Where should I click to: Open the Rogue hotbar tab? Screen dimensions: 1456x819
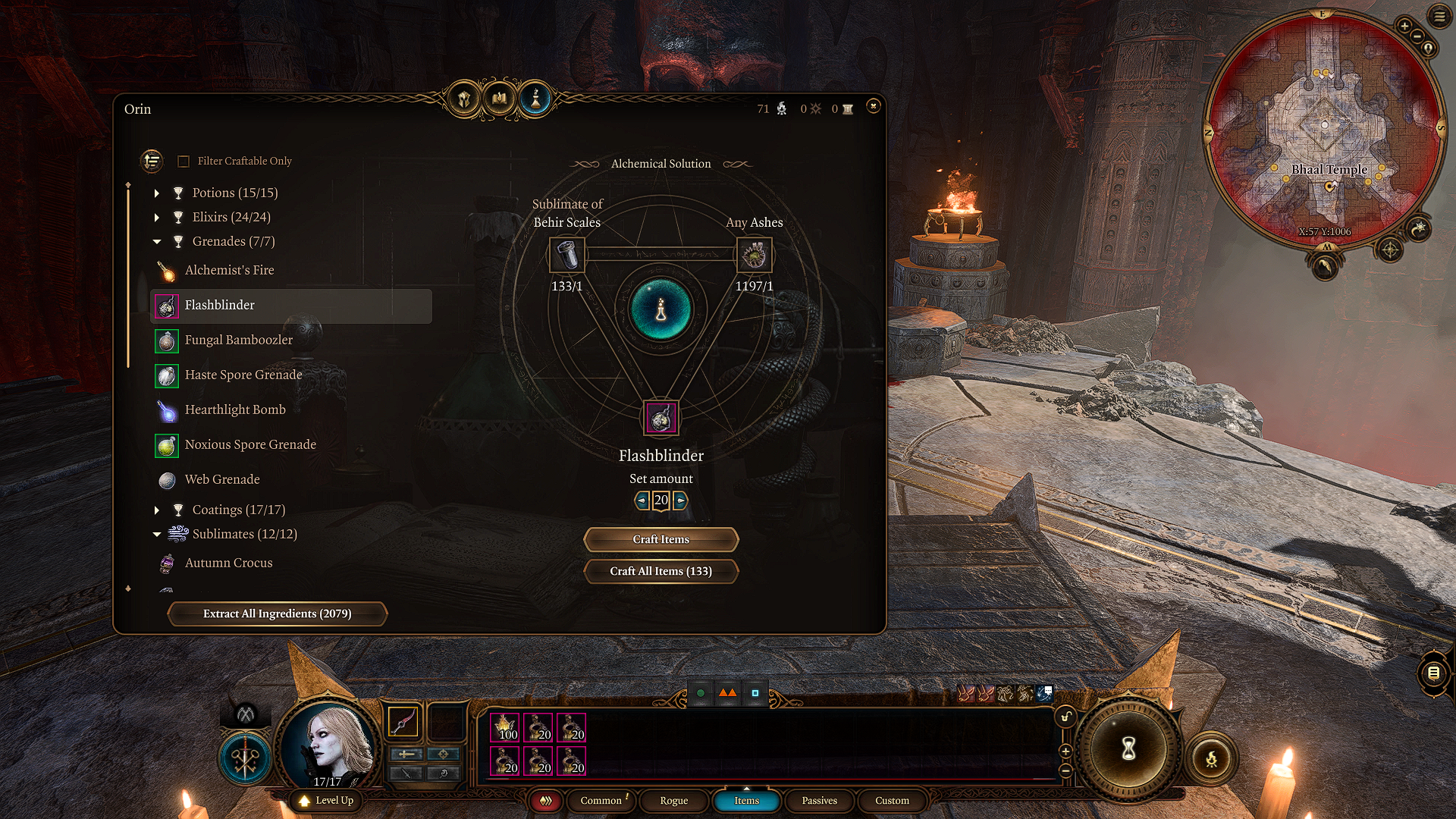673,801
